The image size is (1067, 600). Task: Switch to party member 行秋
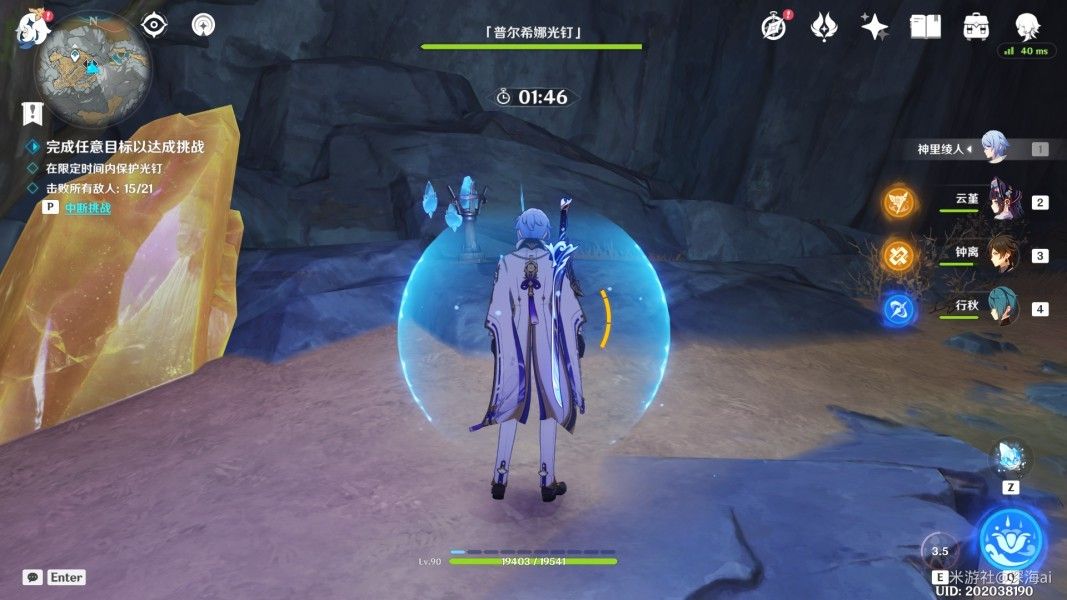[1004, 308]
